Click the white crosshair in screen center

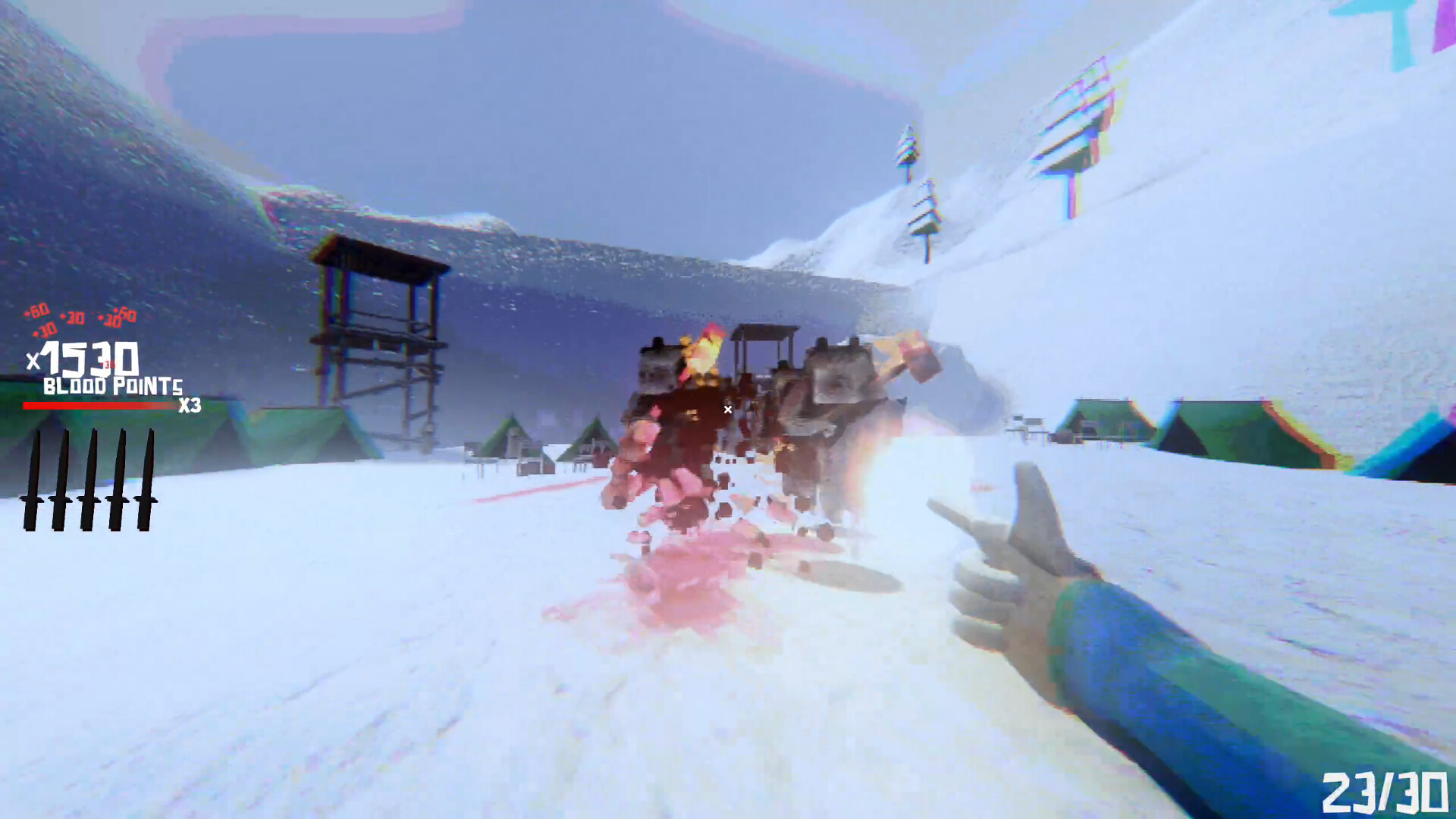727,409
